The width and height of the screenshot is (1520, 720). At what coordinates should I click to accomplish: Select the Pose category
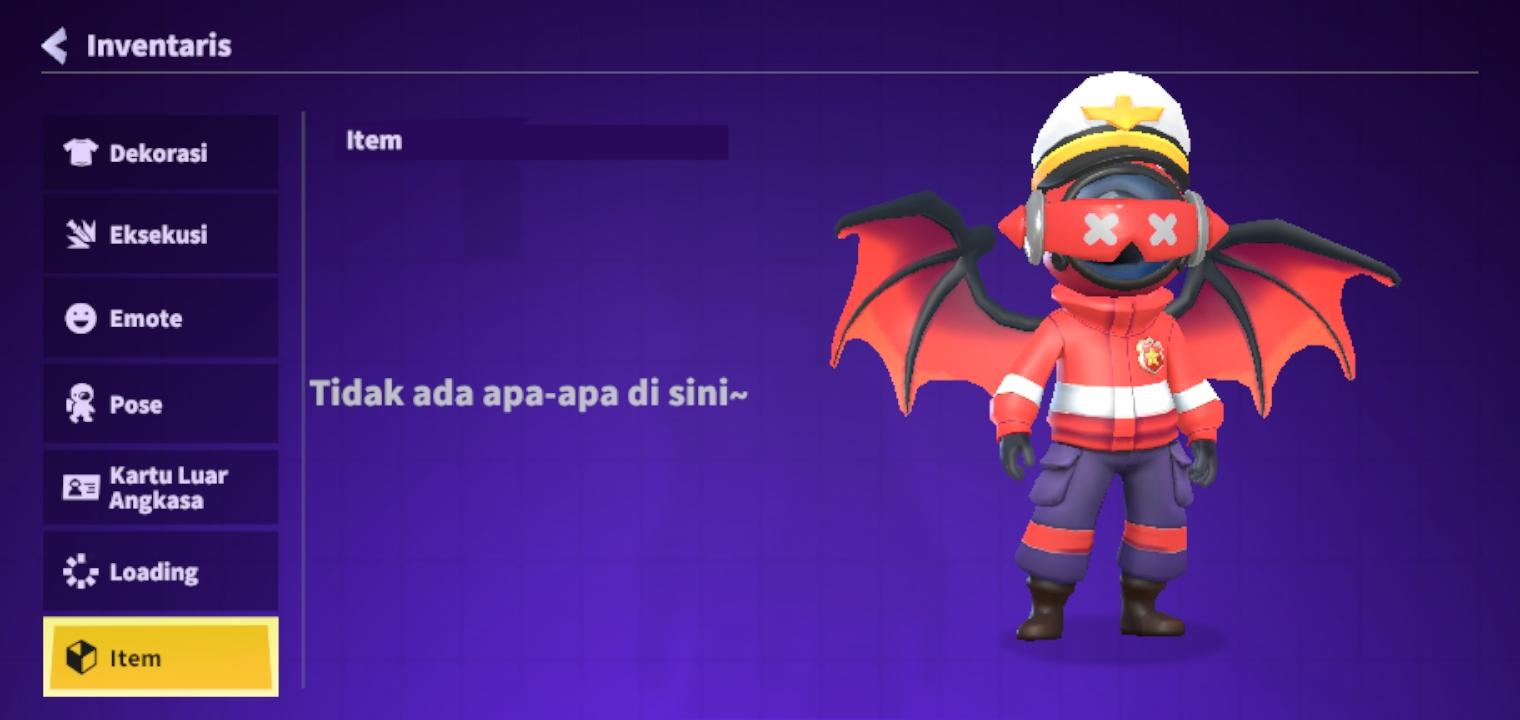pyautogui.click(x=160, y=404)
